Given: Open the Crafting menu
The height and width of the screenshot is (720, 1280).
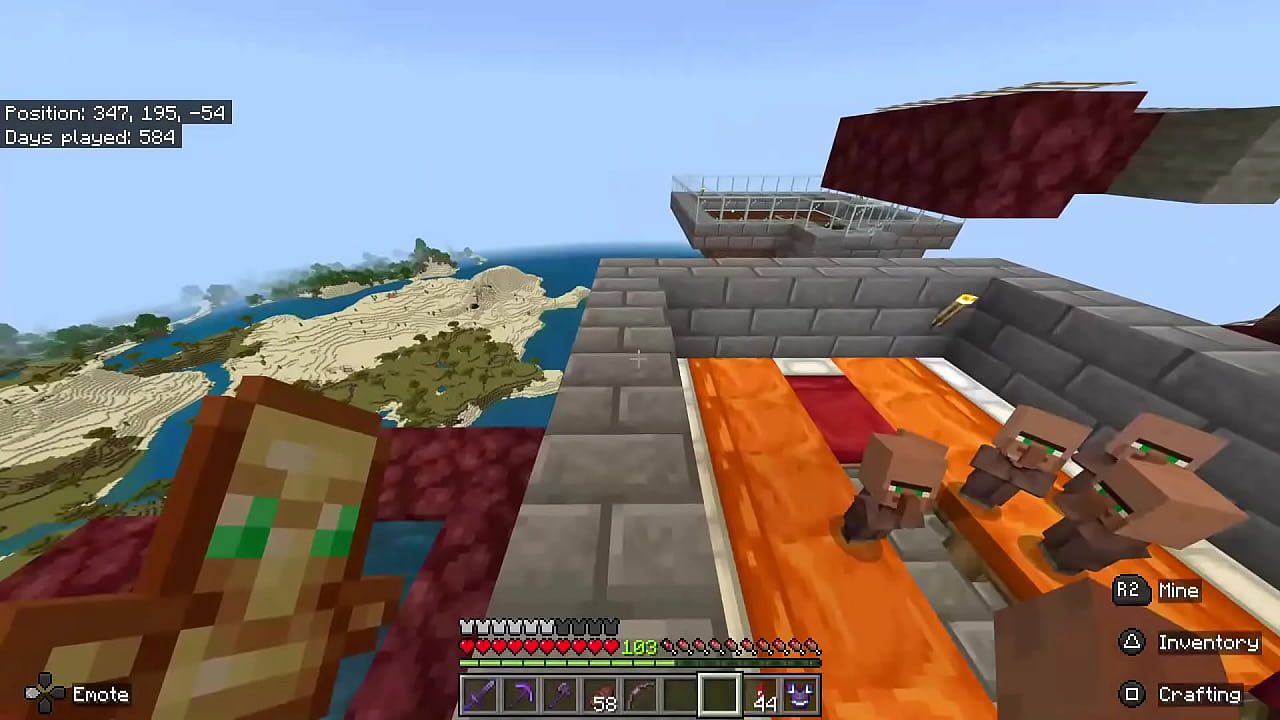Looking at the screenshot, I should [x=1201, y=693].
